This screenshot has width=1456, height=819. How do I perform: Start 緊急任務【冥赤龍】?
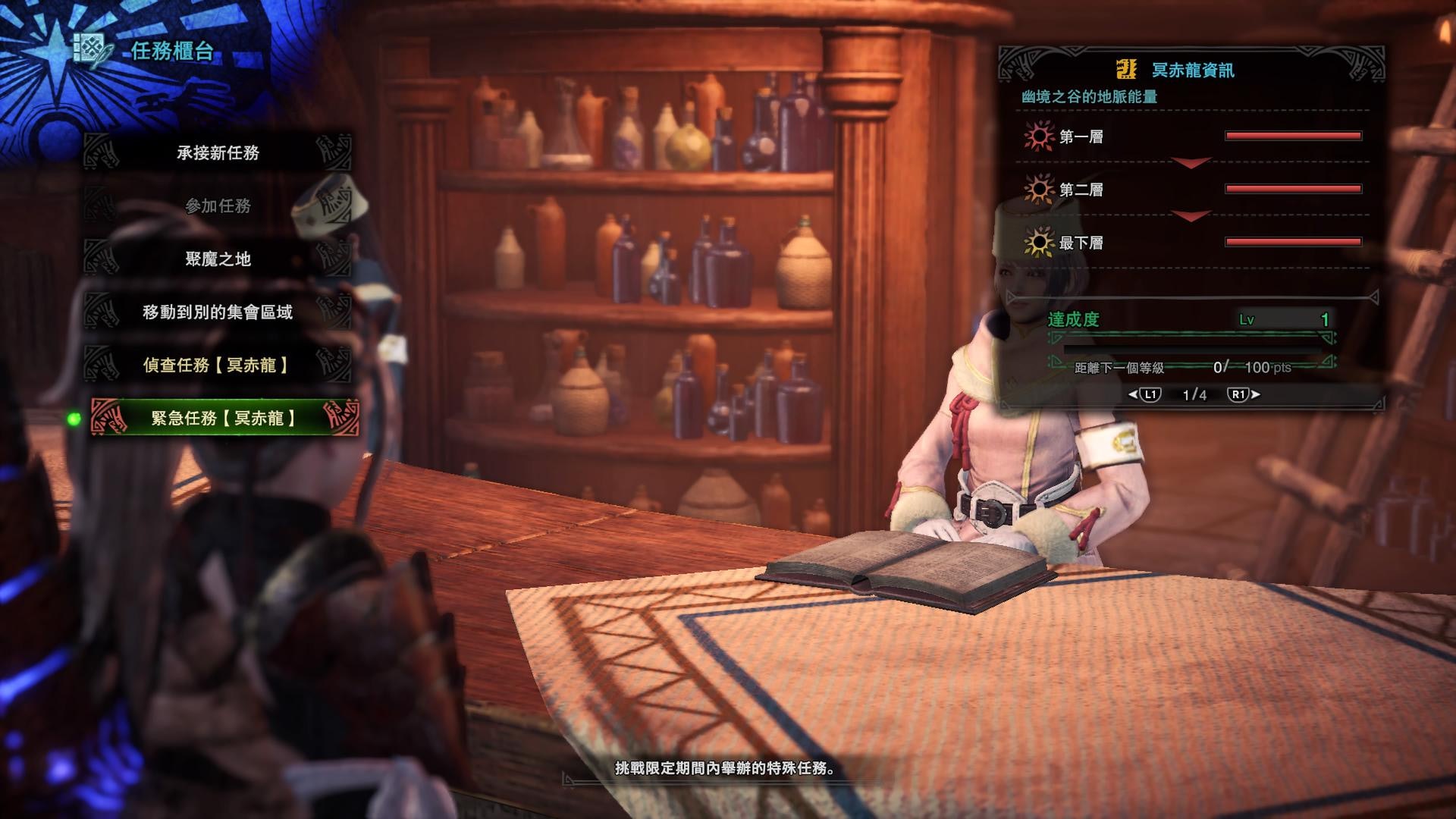(223, 418)
